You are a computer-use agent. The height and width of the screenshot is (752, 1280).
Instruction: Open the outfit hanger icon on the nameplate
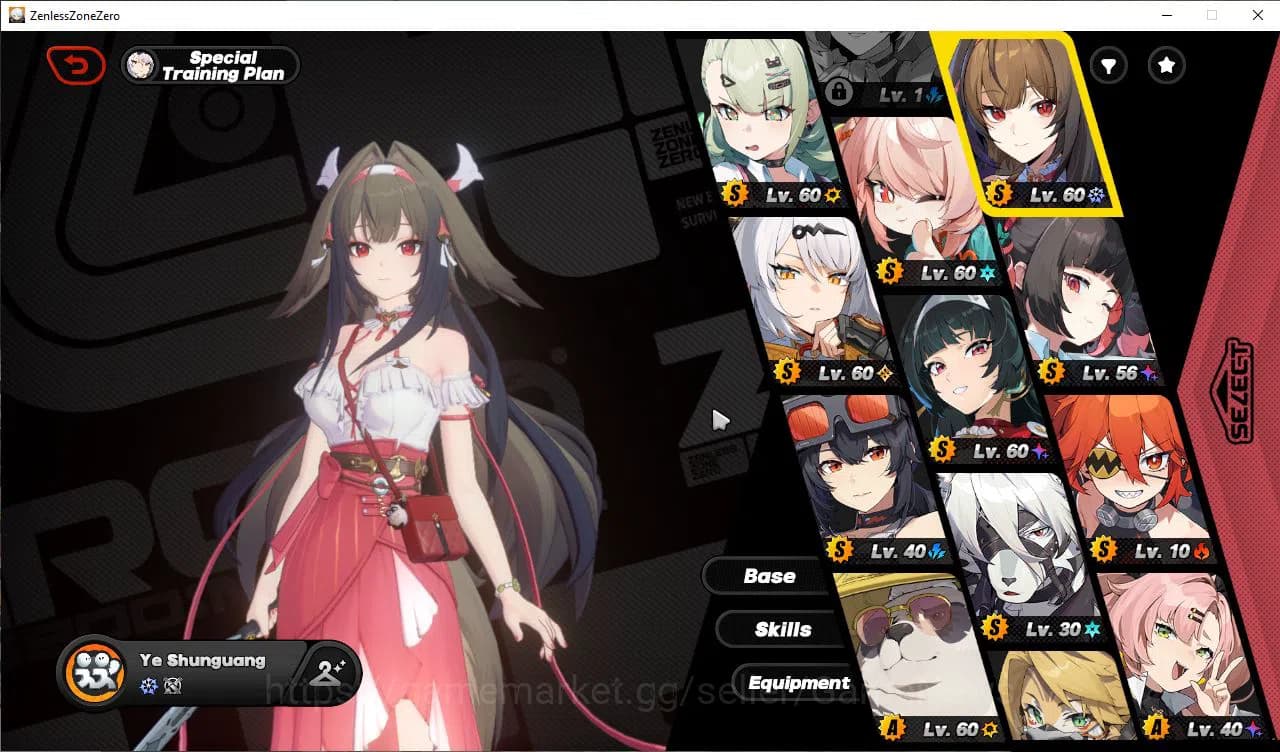(x=330, y=673)
